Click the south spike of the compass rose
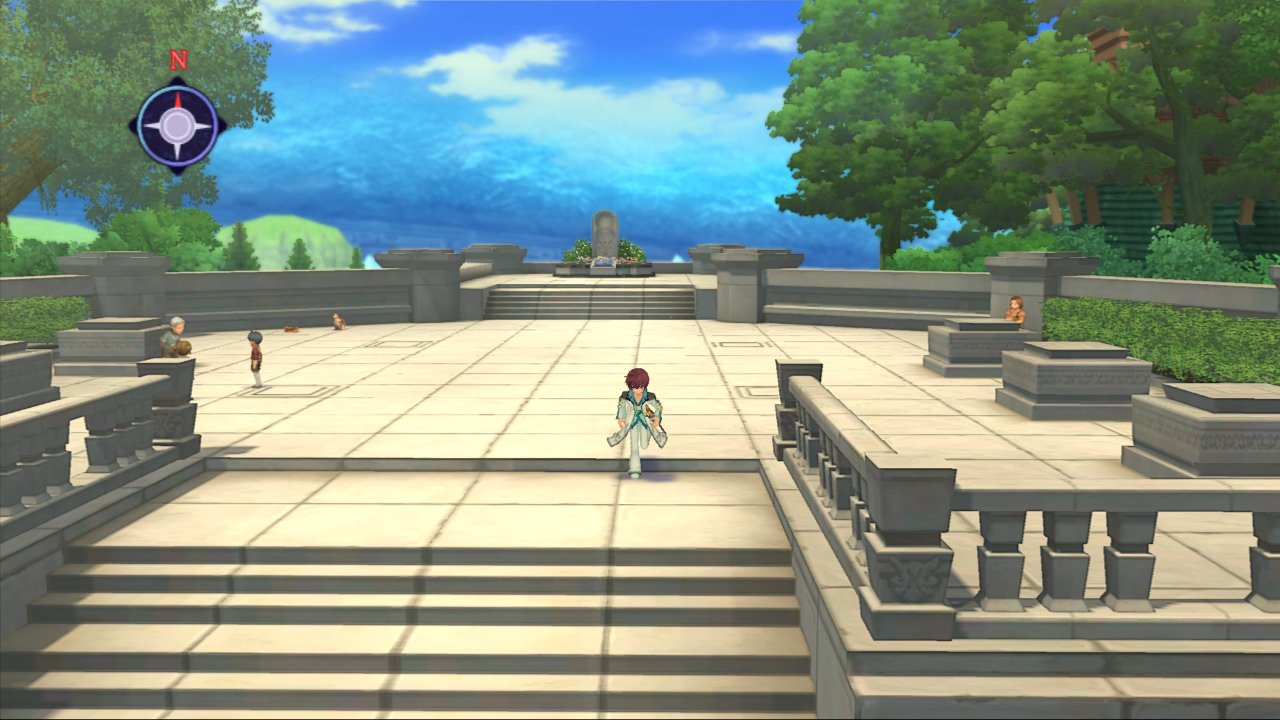This screenshot has width=1280, height=720. 178,153
